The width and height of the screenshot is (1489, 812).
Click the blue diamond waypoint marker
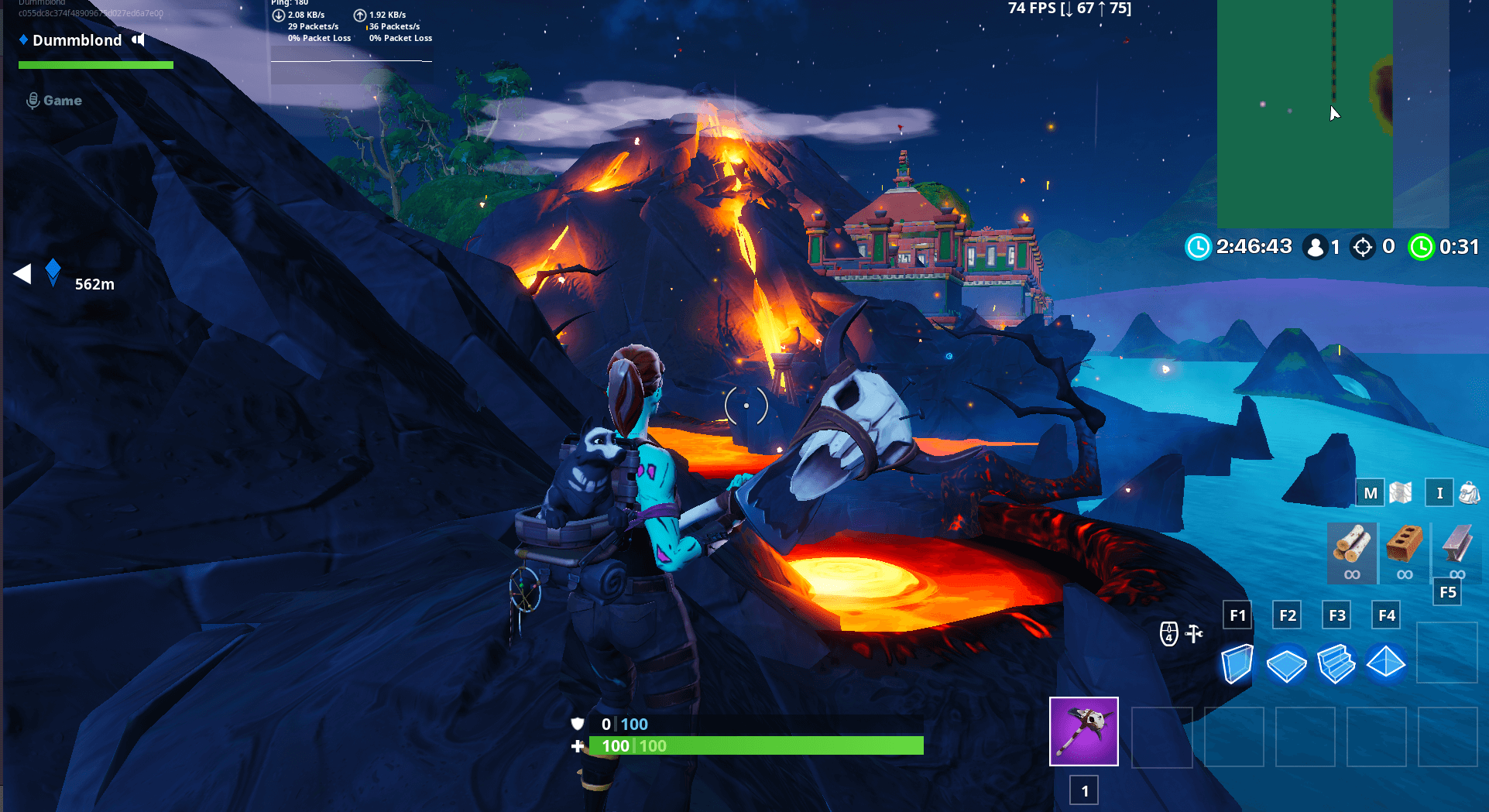pyautogui.click(x=53, y=272)
